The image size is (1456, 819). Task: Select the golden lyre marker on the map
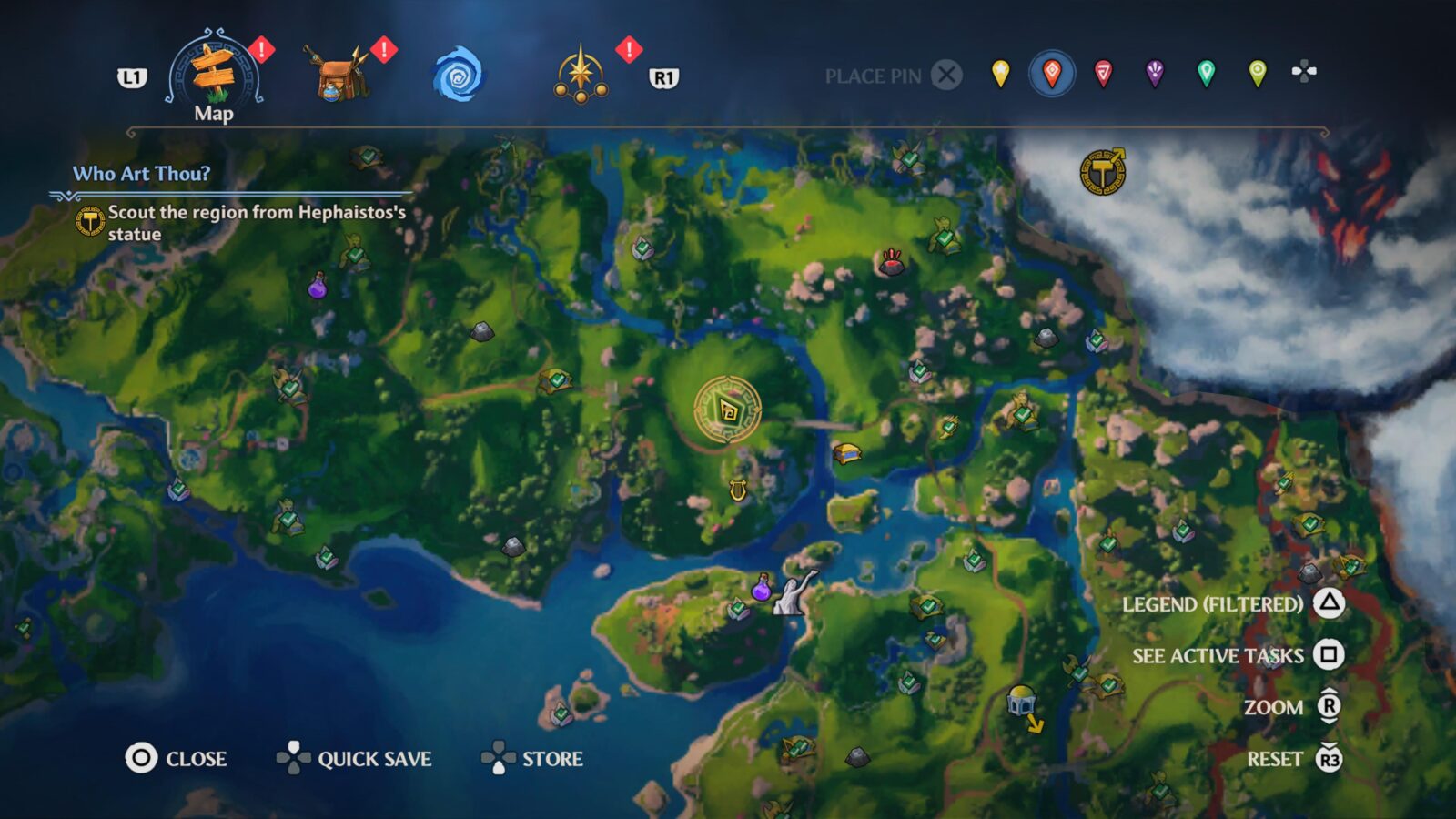pos(739,490)
